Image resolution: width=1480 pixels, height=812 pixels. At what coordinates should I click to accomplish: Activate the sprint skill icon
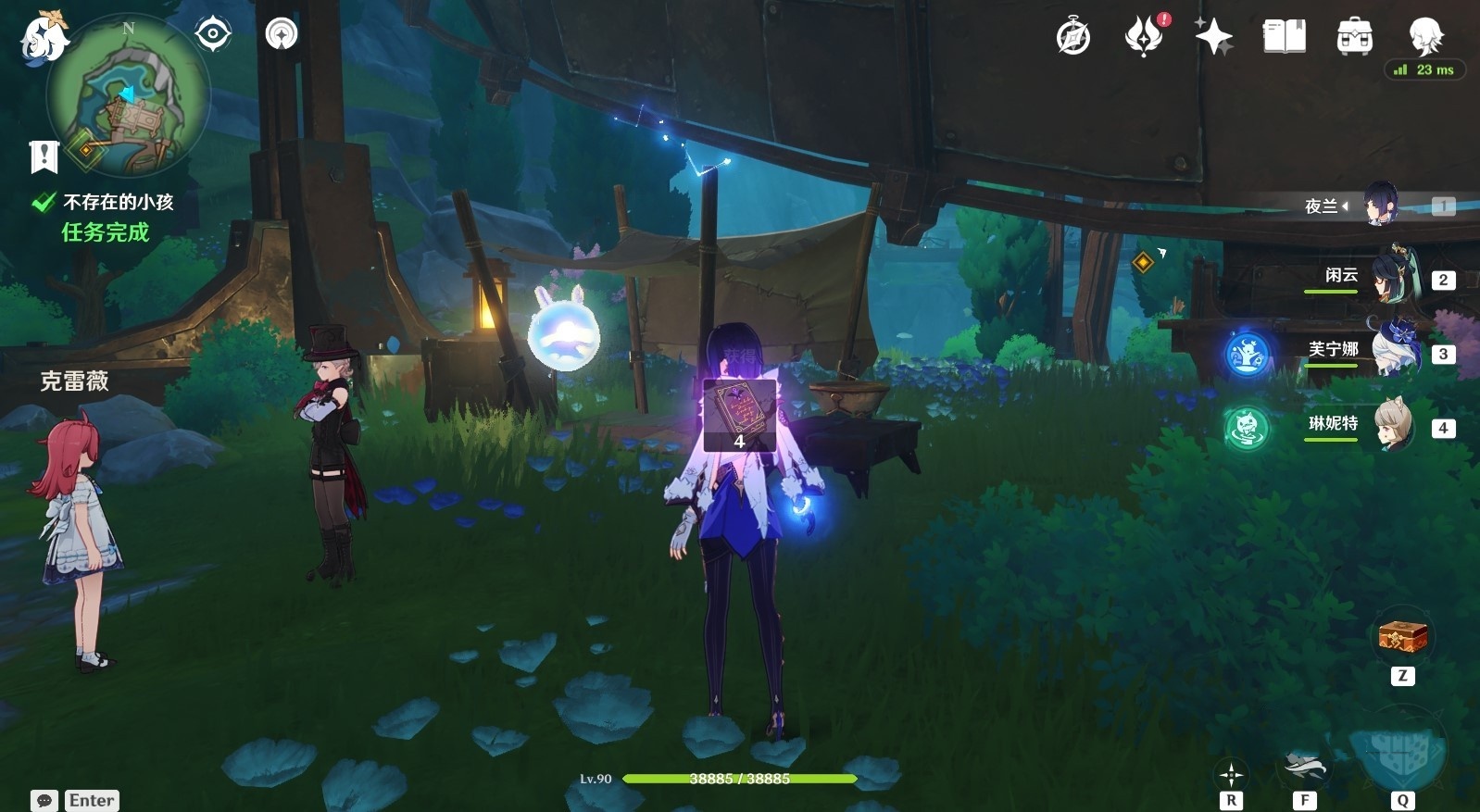[1304, 768]
